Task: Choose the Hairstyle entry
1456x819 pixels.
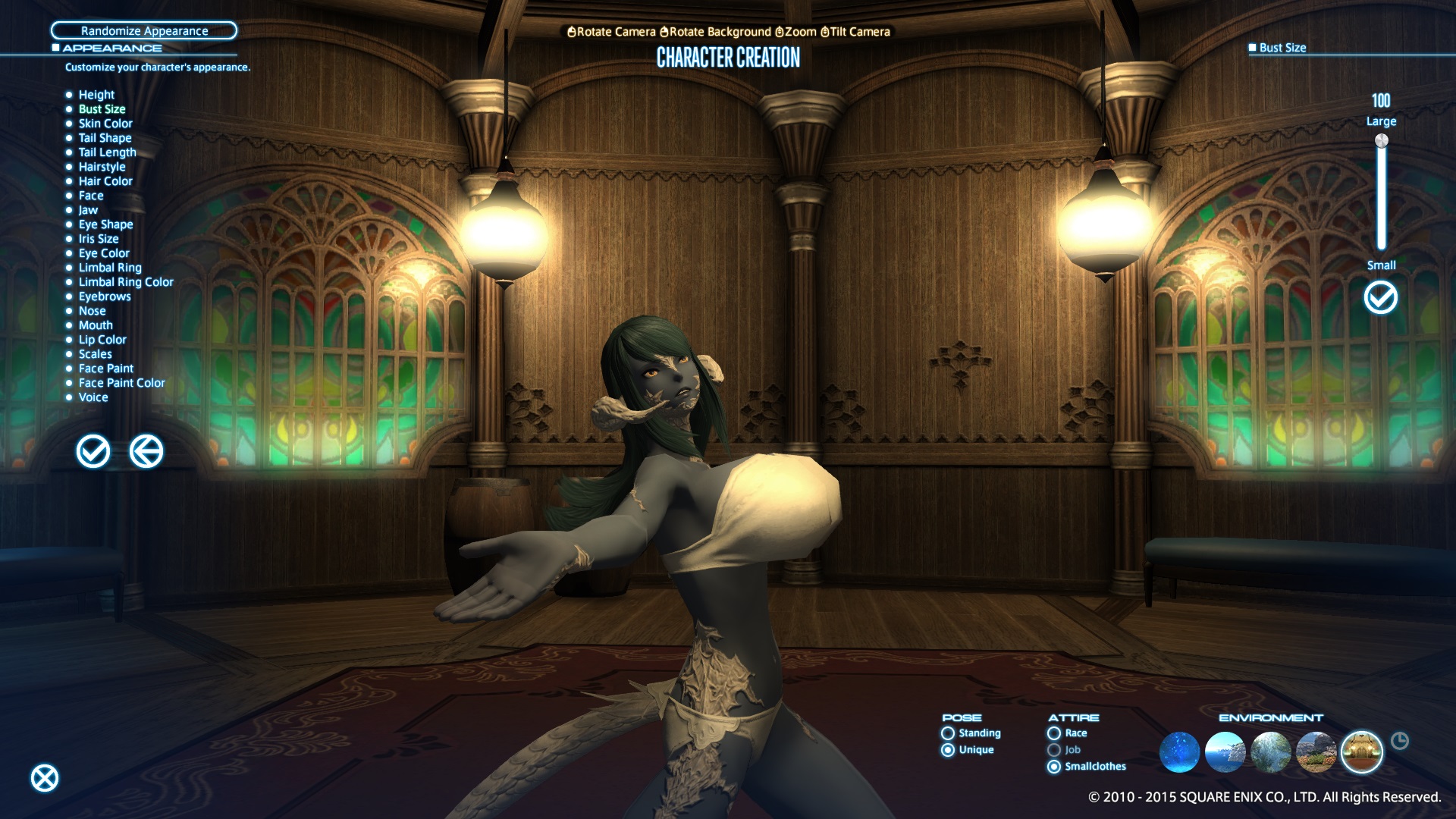Action: click(102, 167)
